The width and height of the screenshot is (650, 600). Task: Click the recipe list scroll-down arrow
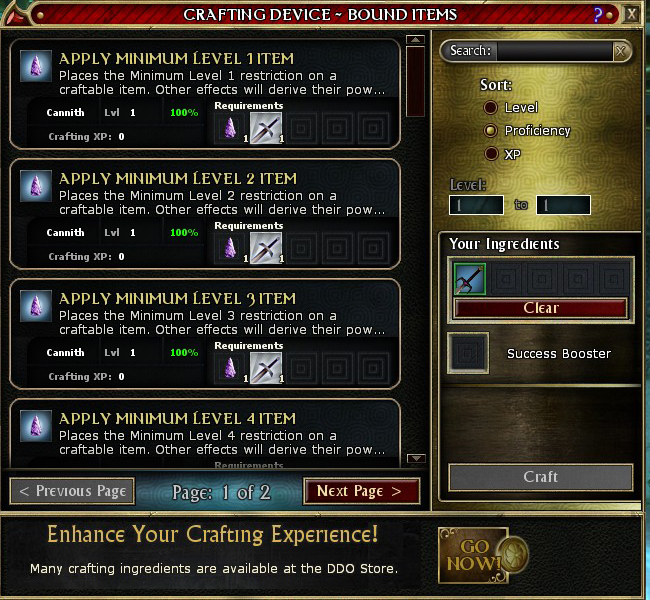(x=417, y=459)
